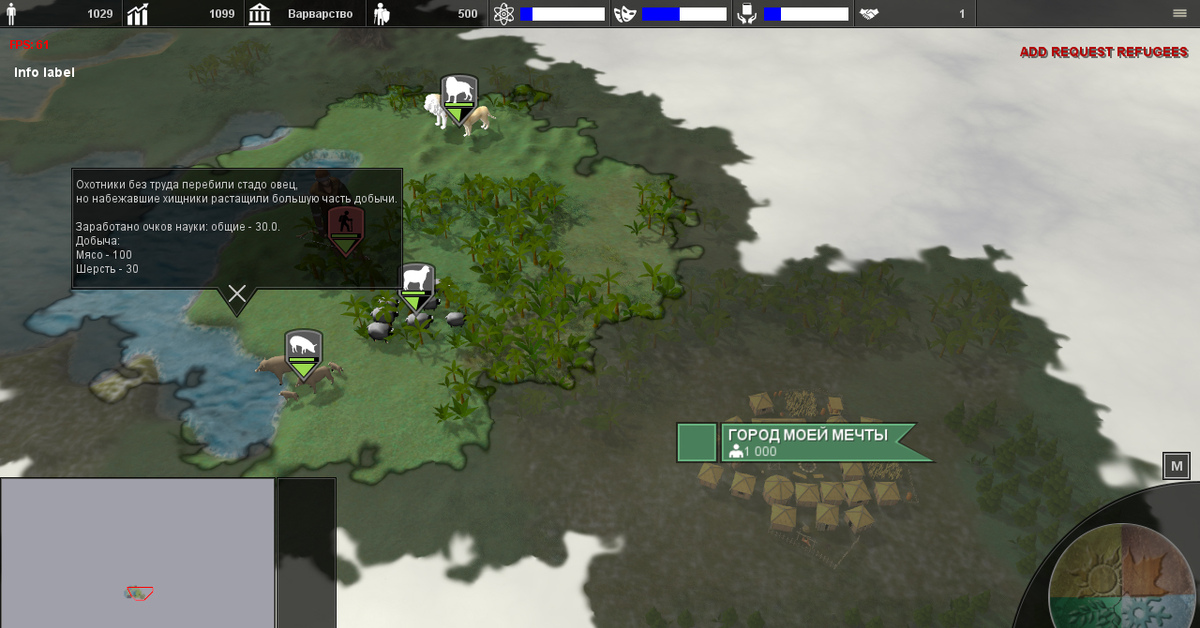Open the culture theater masks icon
Viewport: 1200px width, 628px height.
[x=625, y=14]
